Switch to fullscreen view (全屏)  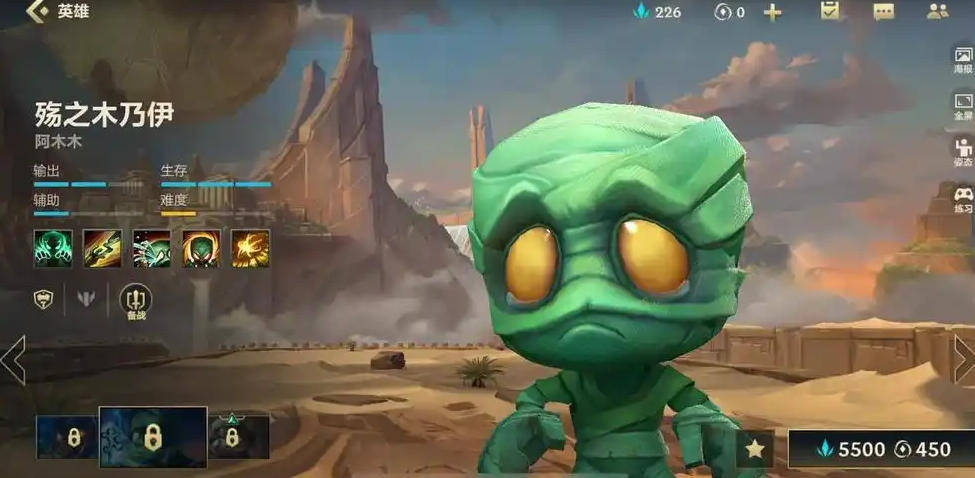tap(962, 106)
